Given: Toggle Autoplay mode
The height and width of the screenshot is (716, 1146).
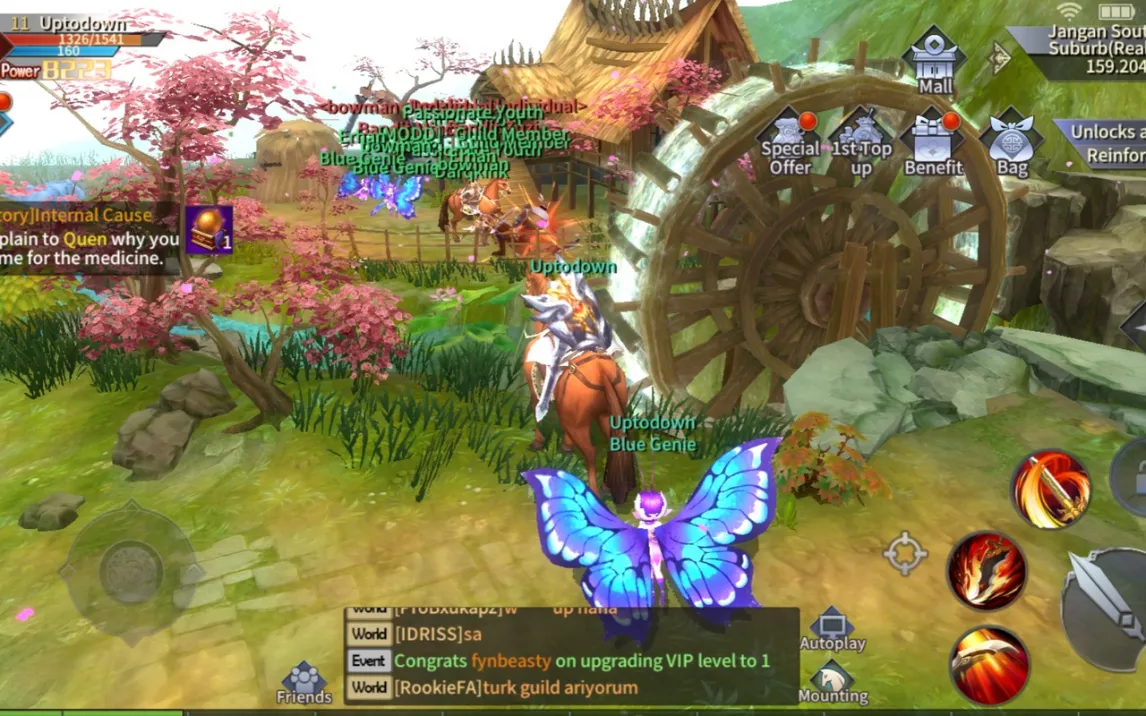Looking at the screenshot, I should coord(832,628).
